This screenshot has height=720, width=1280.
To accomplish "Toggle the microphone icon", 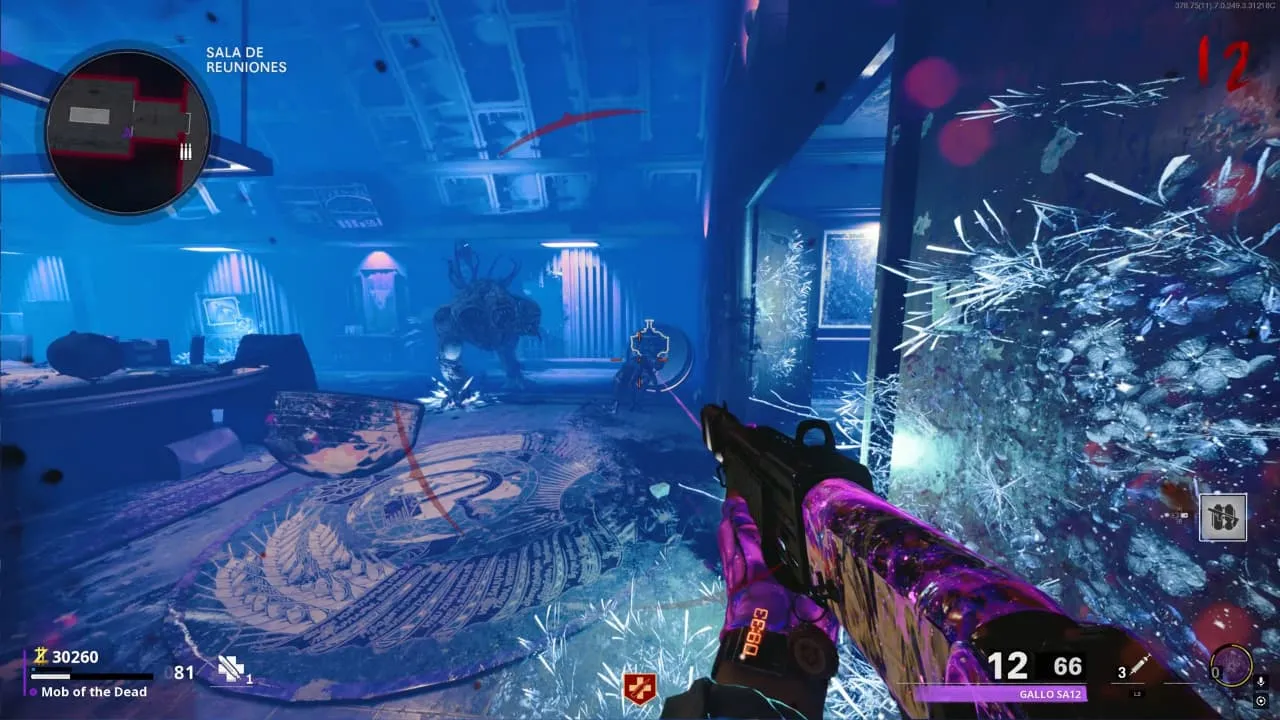I will point(1261,682).
